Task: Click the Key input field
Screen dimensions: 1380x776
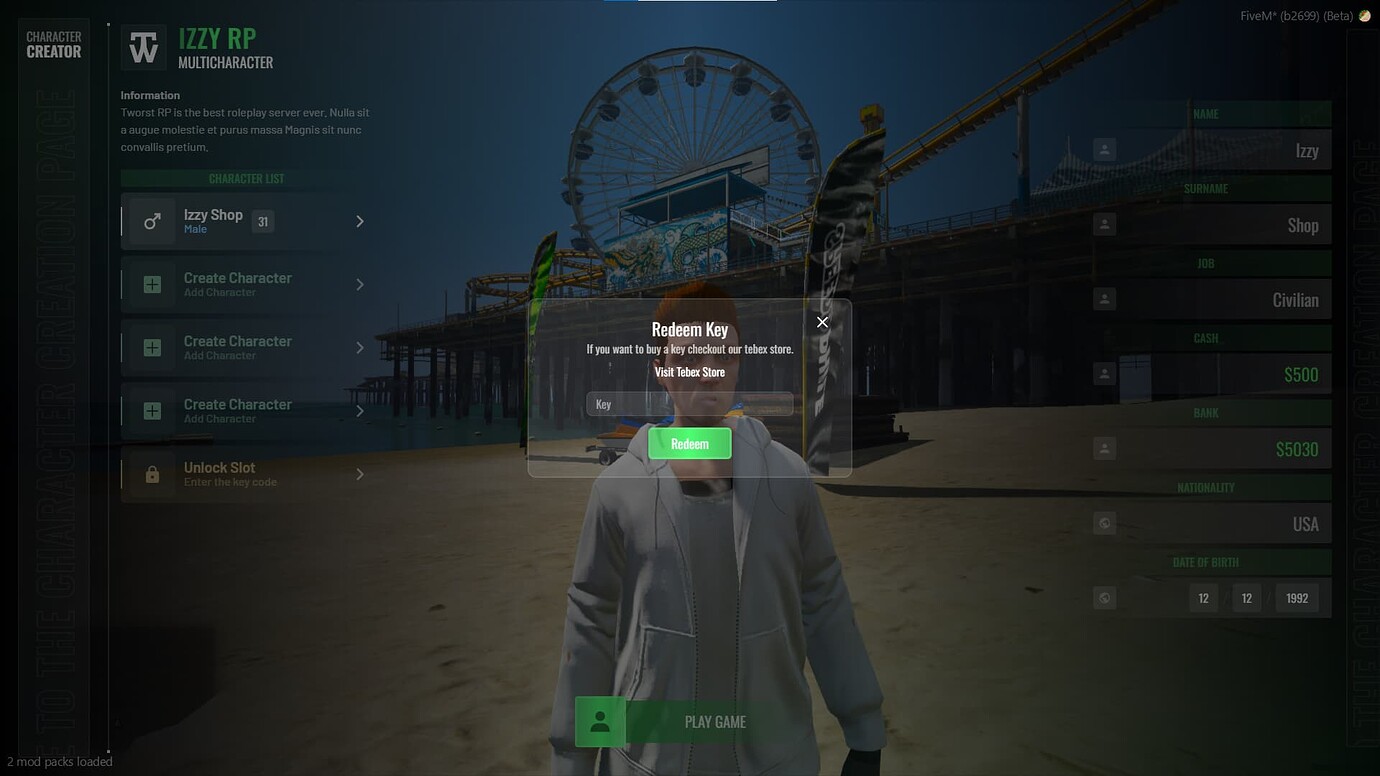Action: [689, 404]
